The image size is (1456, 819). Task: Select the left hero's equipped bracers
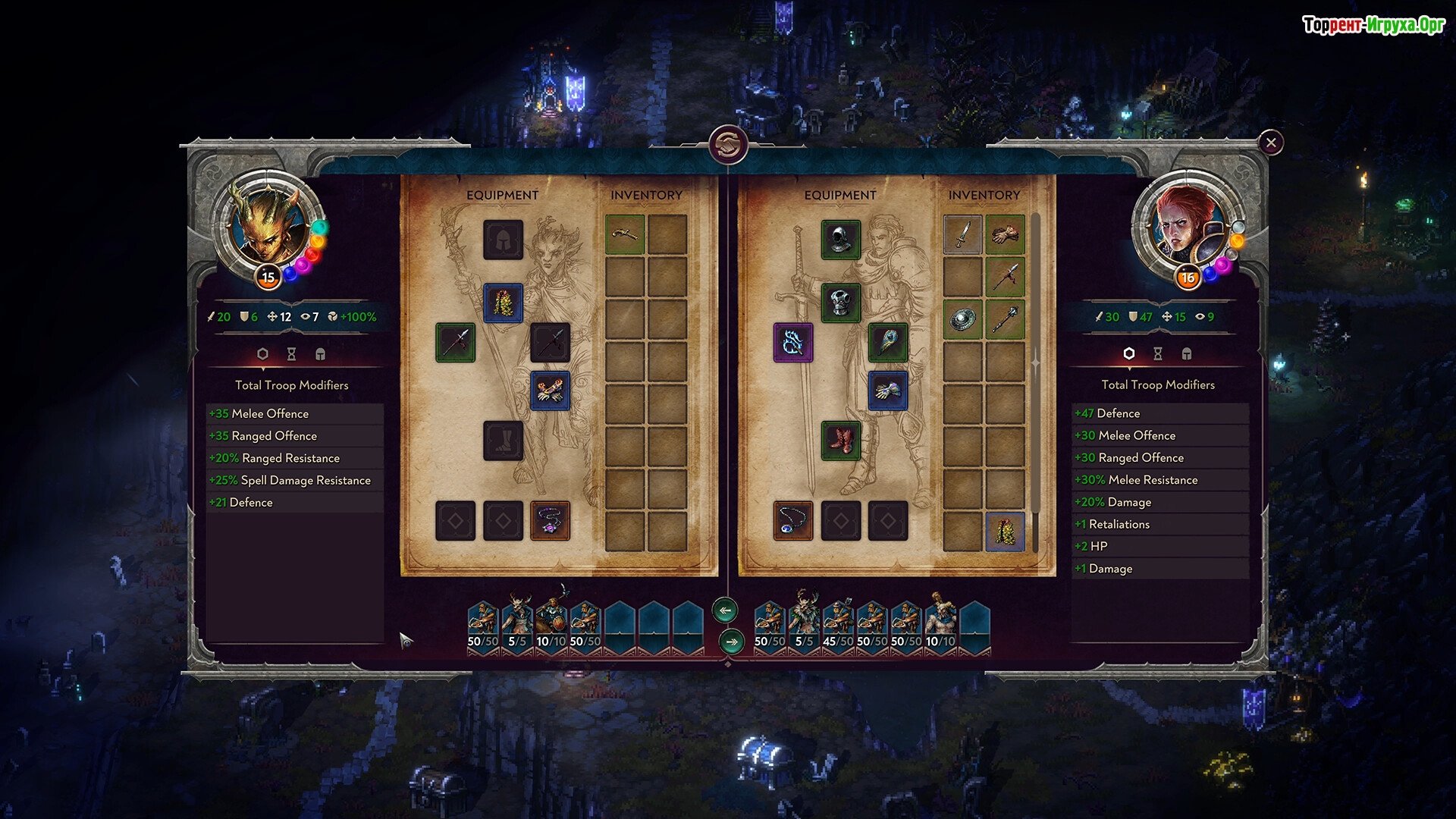pyautogui.click(x=551, y=391)
